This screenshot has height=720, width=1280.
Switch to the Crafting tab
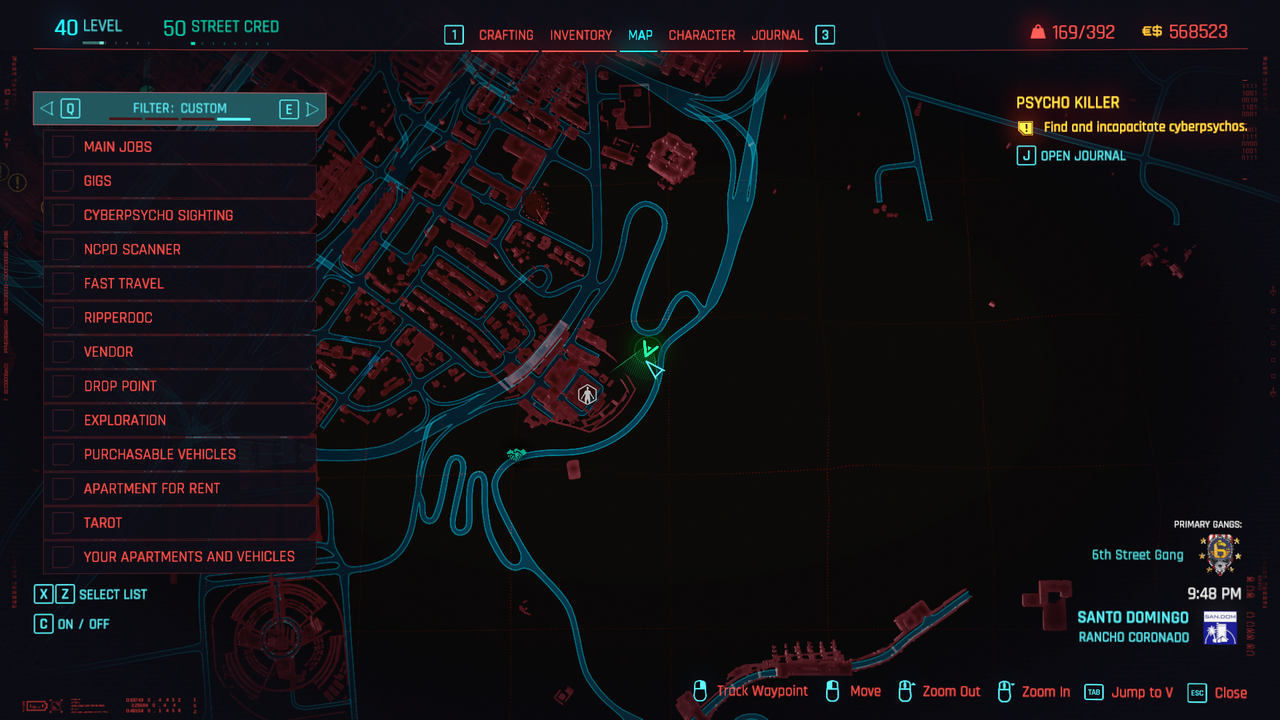click(506, 35)
